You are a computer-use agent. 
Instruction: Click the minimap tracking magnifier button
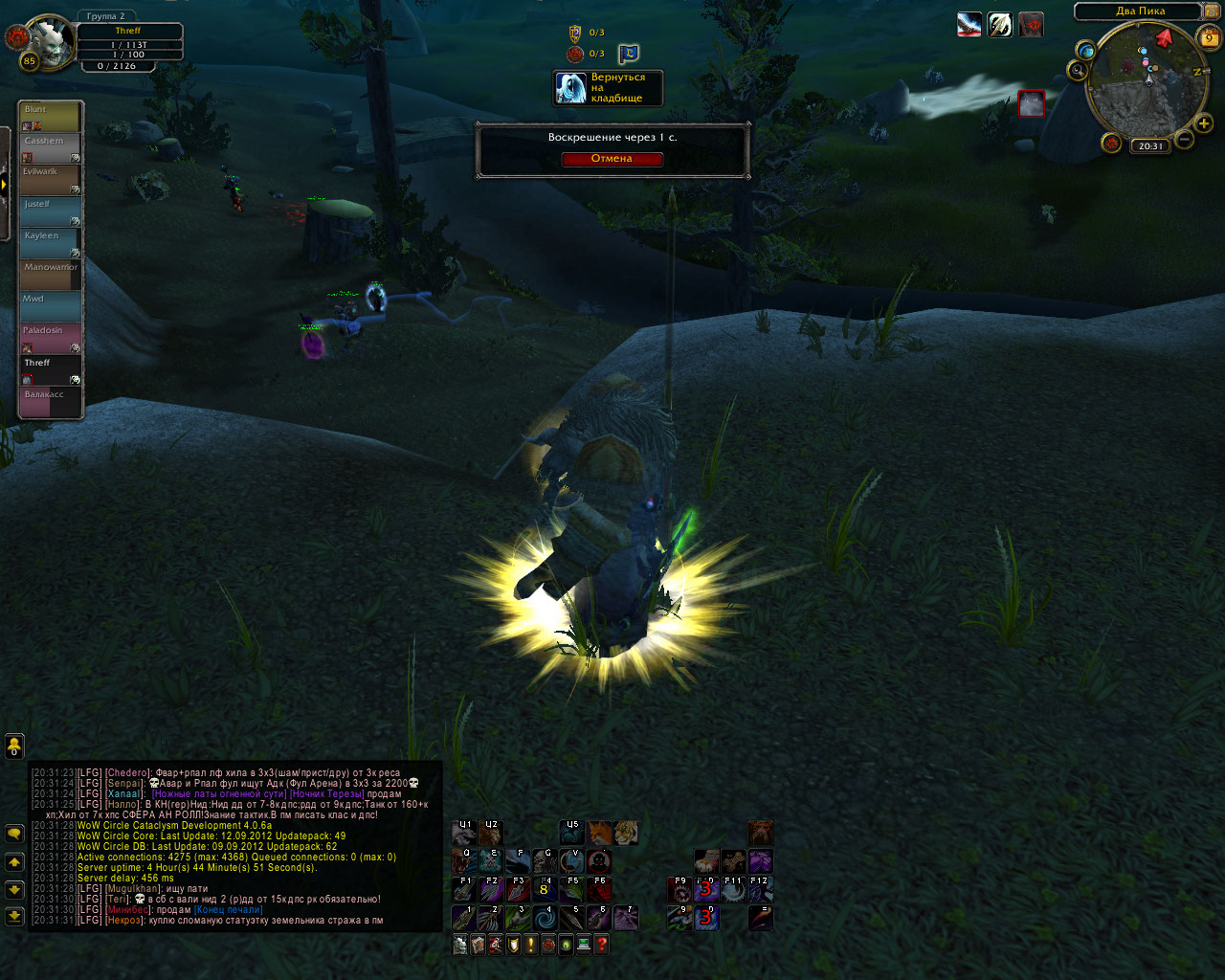(x=1079, y=71)
